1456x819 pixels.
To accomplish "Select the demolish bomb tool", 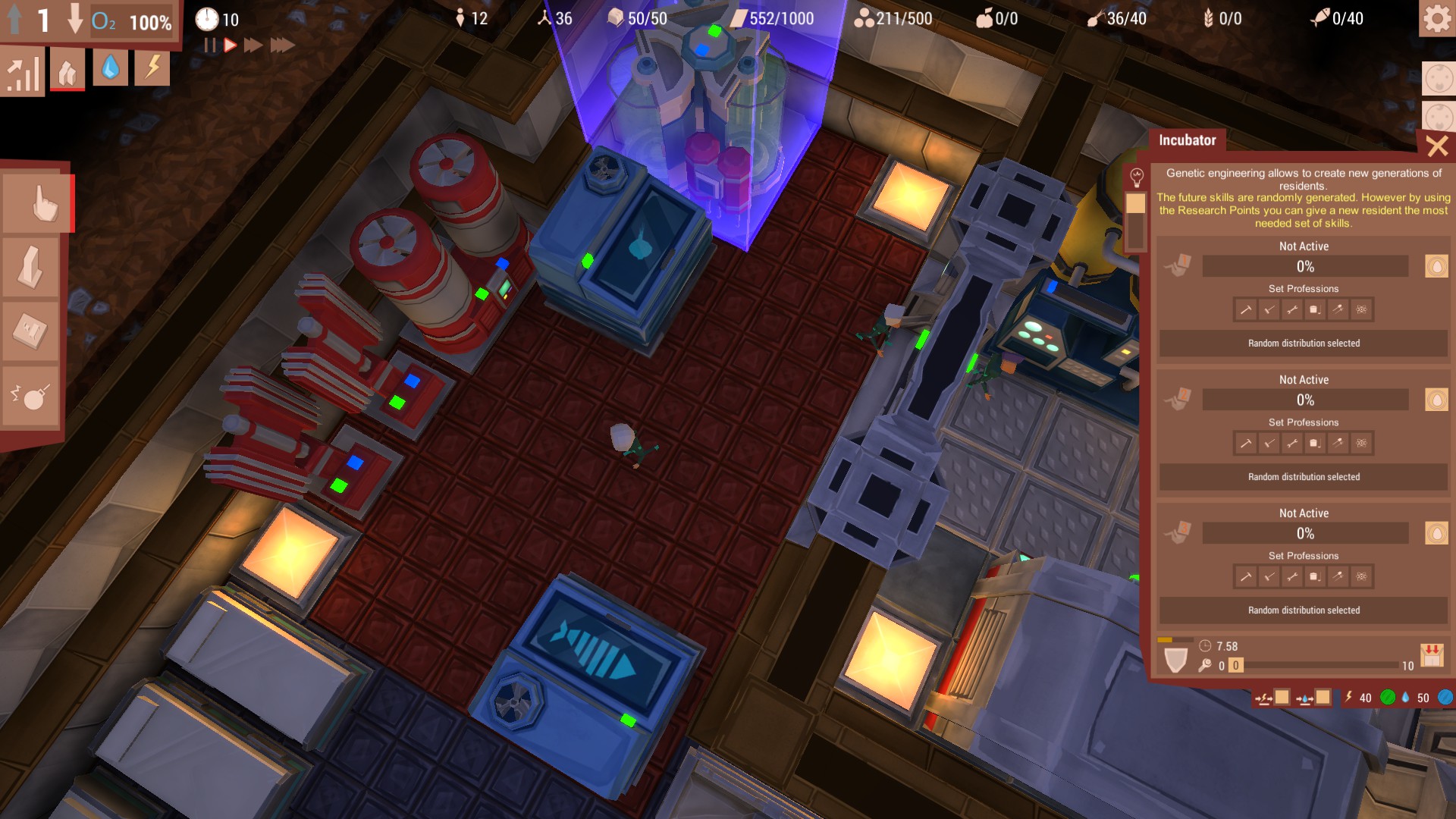I will (x=30, y=389).
